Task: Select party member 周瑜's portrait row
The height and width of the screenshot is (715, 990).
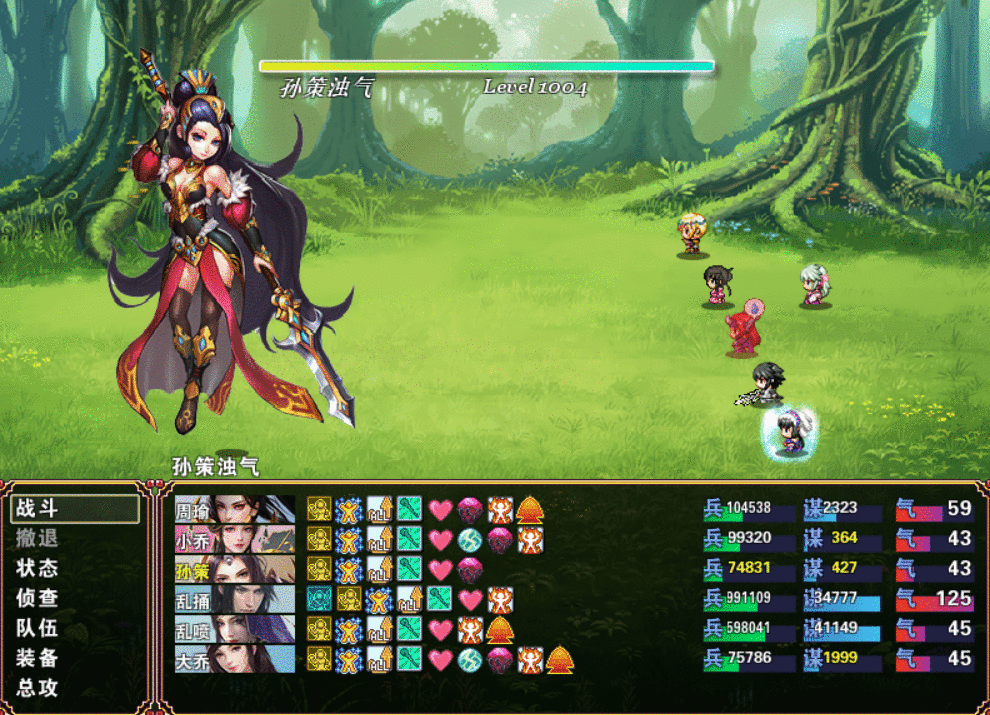Action: [x=235, y=509]
